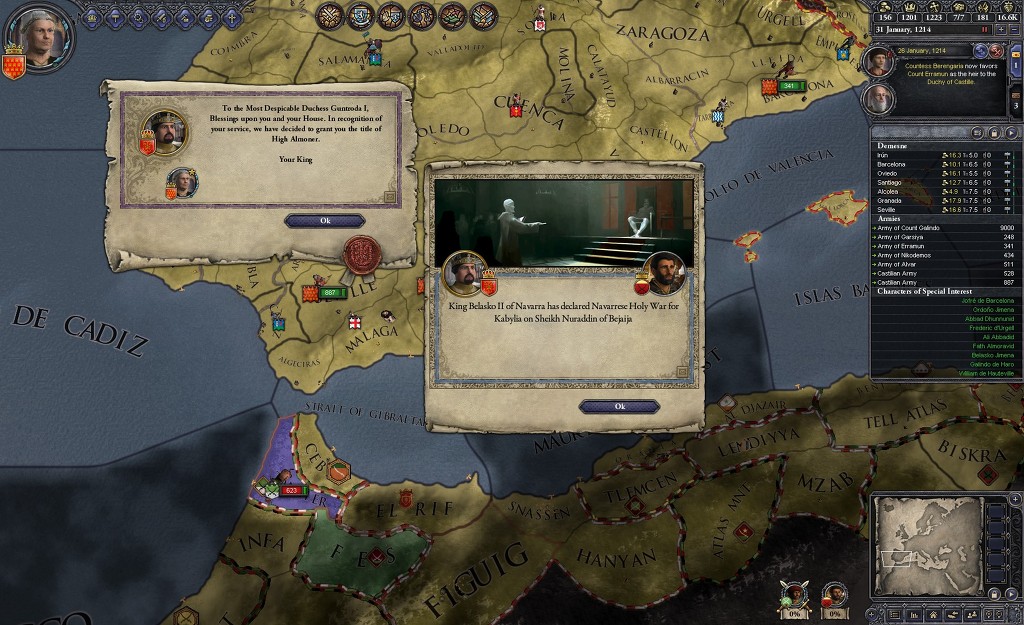Inspect Sheikh Nuraddin's portrait in the event window
Image resolution: width=1024 pixels, height=625 pixels.
click(664, 271)
